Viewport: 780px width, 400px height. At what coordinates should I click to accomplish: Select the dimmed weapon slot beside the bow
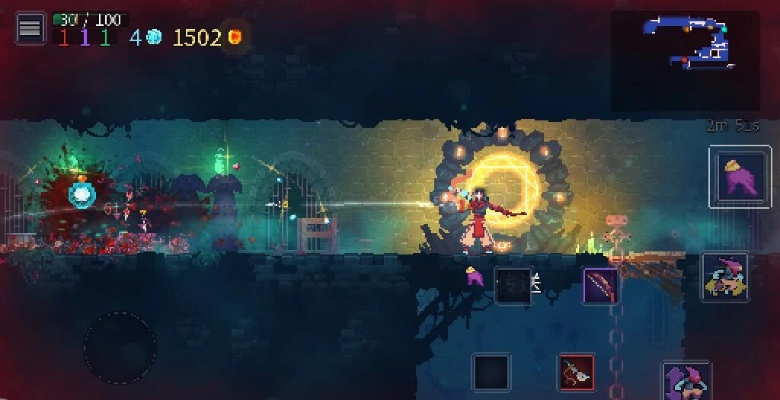click(513, 285)
